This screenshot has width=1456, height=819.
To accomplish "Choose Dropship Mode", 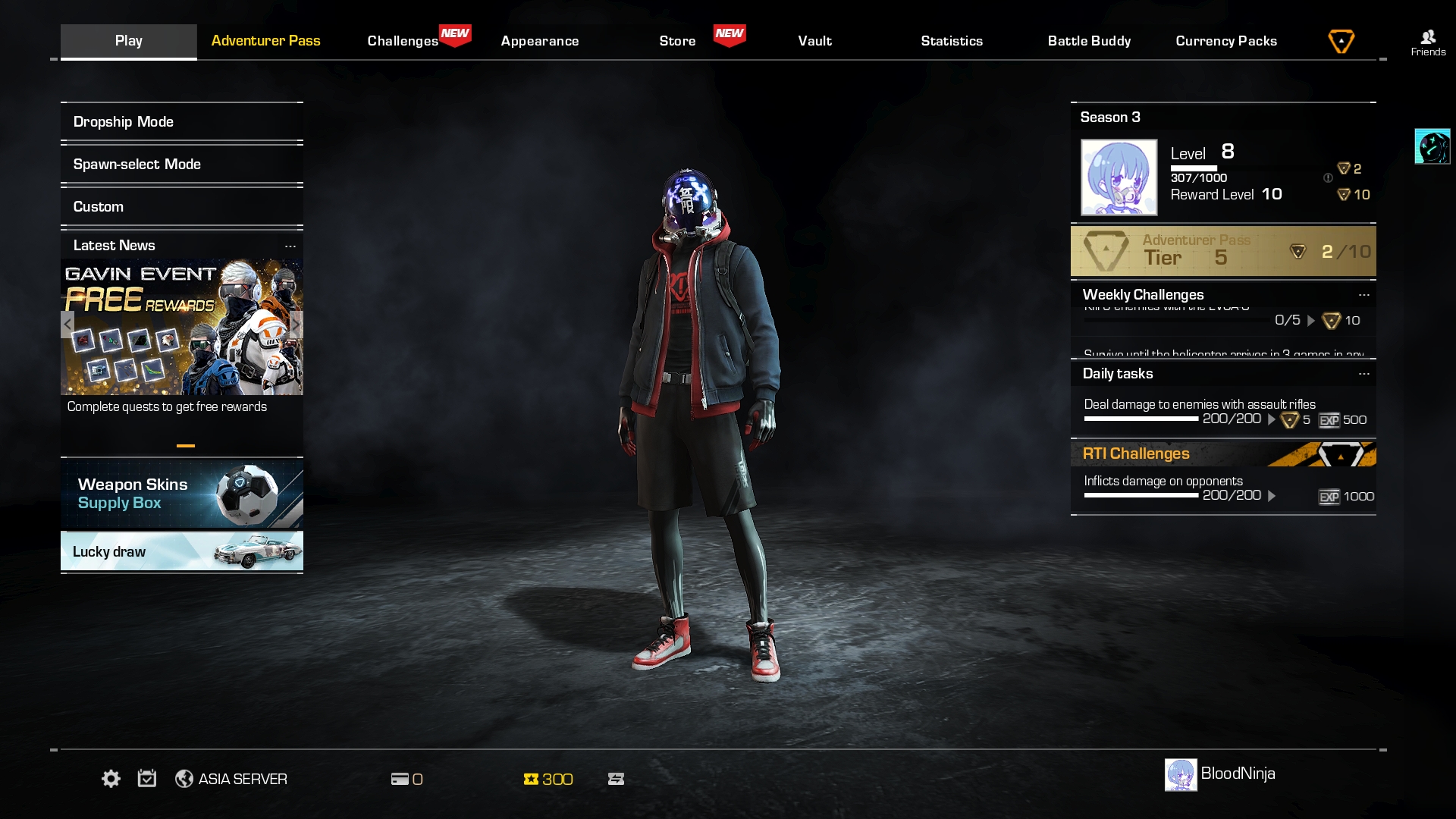I will (182, 122).
